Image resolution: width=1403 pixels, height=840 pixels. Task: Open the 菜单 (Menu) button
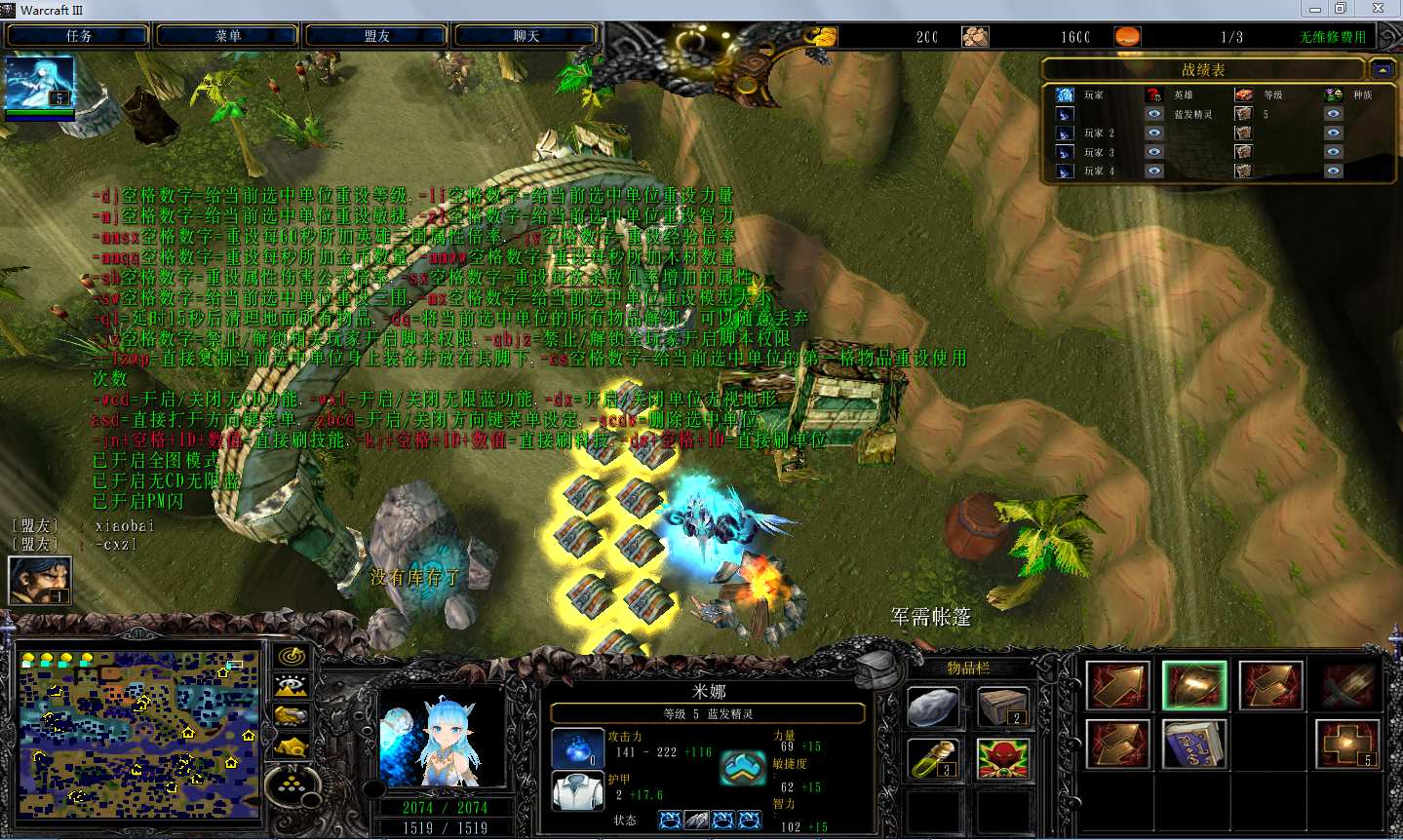227,36
